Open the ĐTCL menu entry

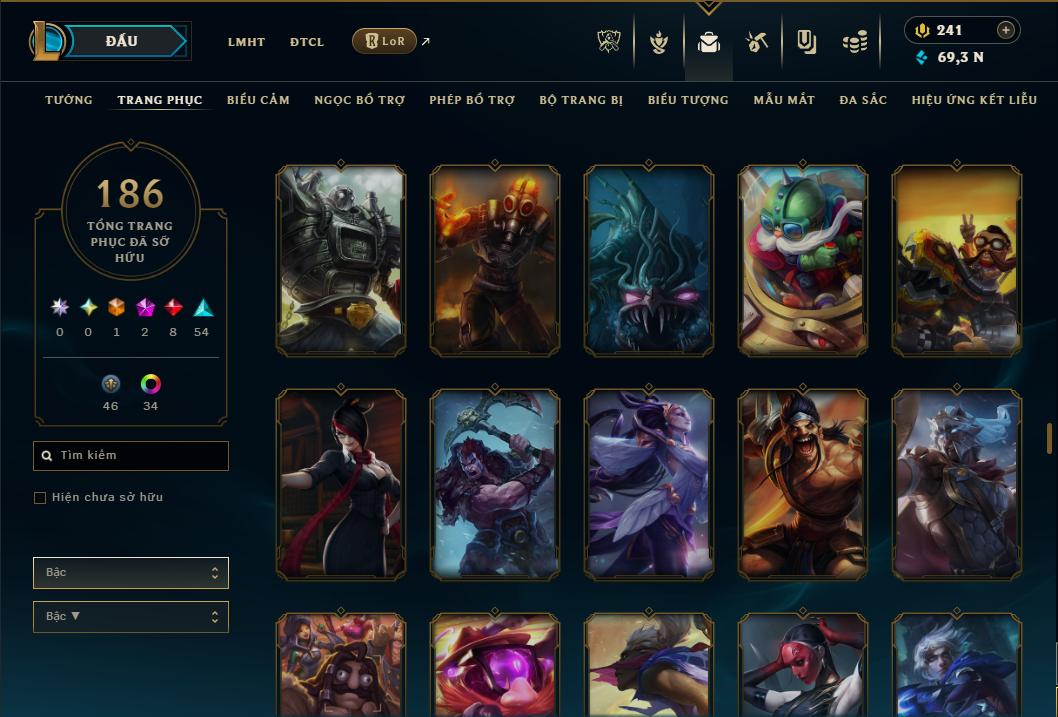click(306, 42)
